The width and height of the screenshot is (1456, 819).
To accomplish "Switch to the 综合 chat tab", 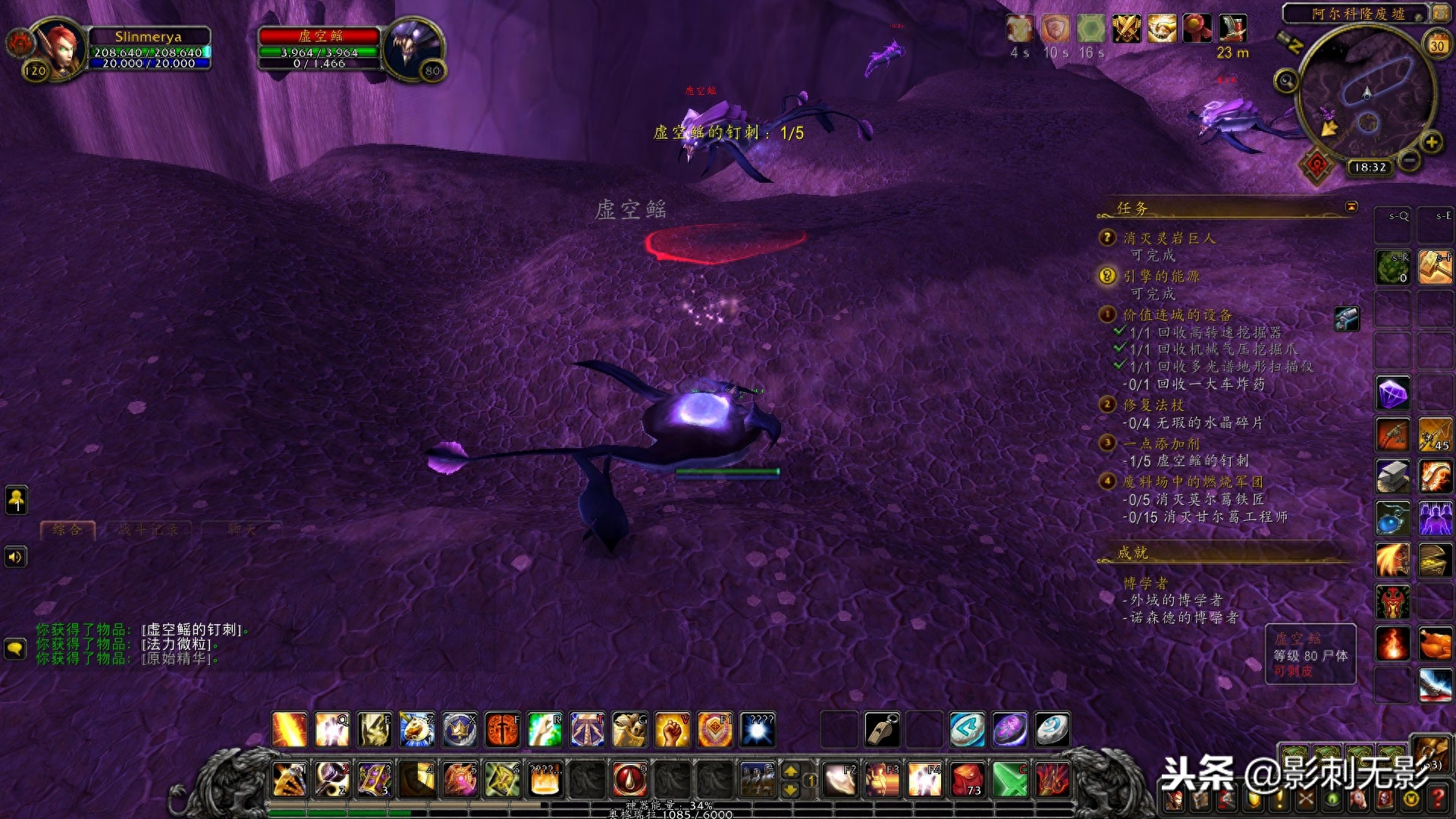I will (67, 529).
